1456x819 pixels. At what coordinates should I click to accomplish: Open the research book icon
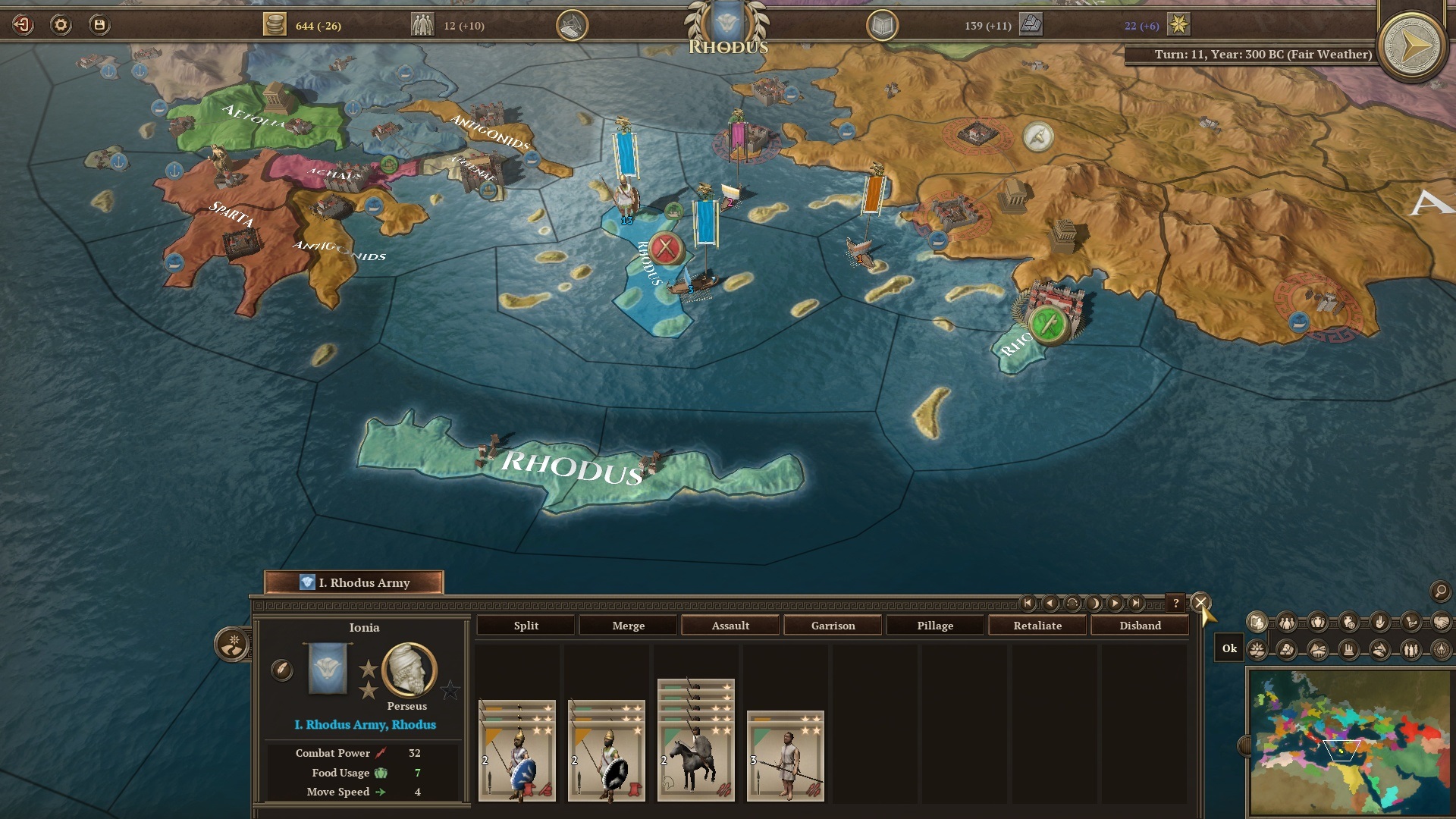pyautogui.click(x=881, y=24)
